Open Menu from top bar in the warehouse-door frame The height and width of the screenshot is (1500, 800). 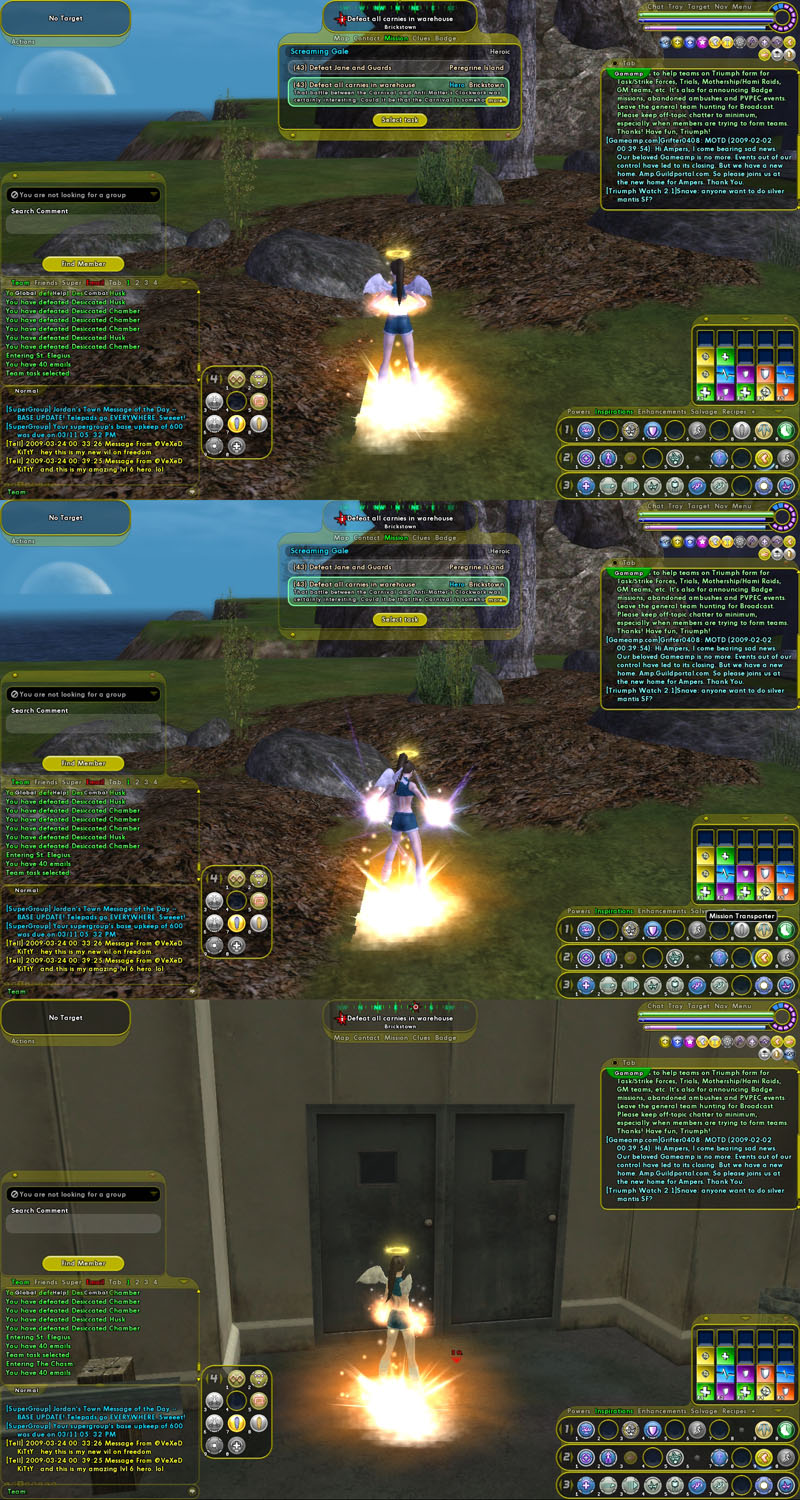coord(742,1006)
